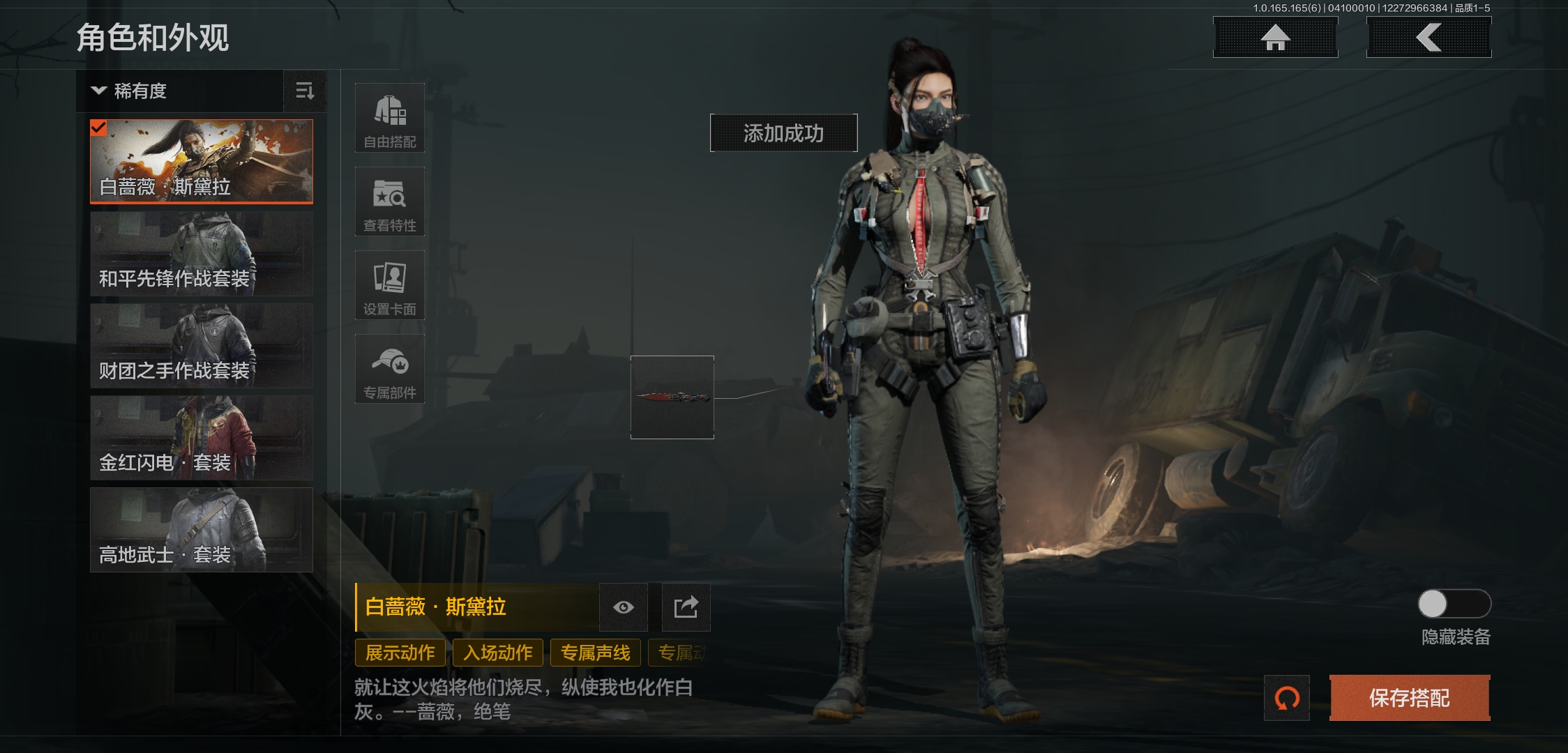Image resolution: width=1568 pixels, height=753 pixels.
Task: Click the weapon thumbnail beside the character
Action: 672,397
